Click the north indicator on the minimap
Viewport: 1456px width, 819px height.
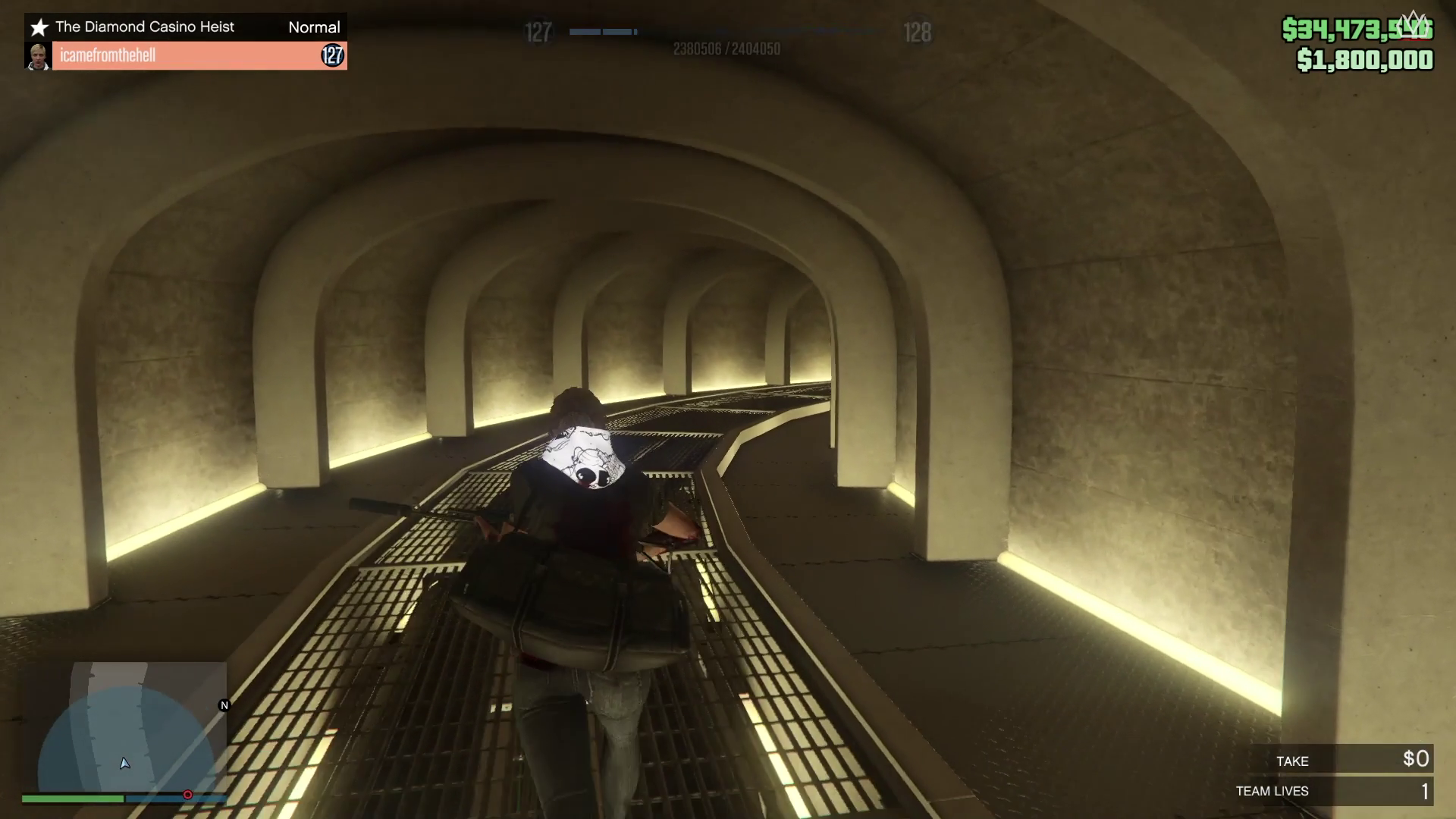224,705
